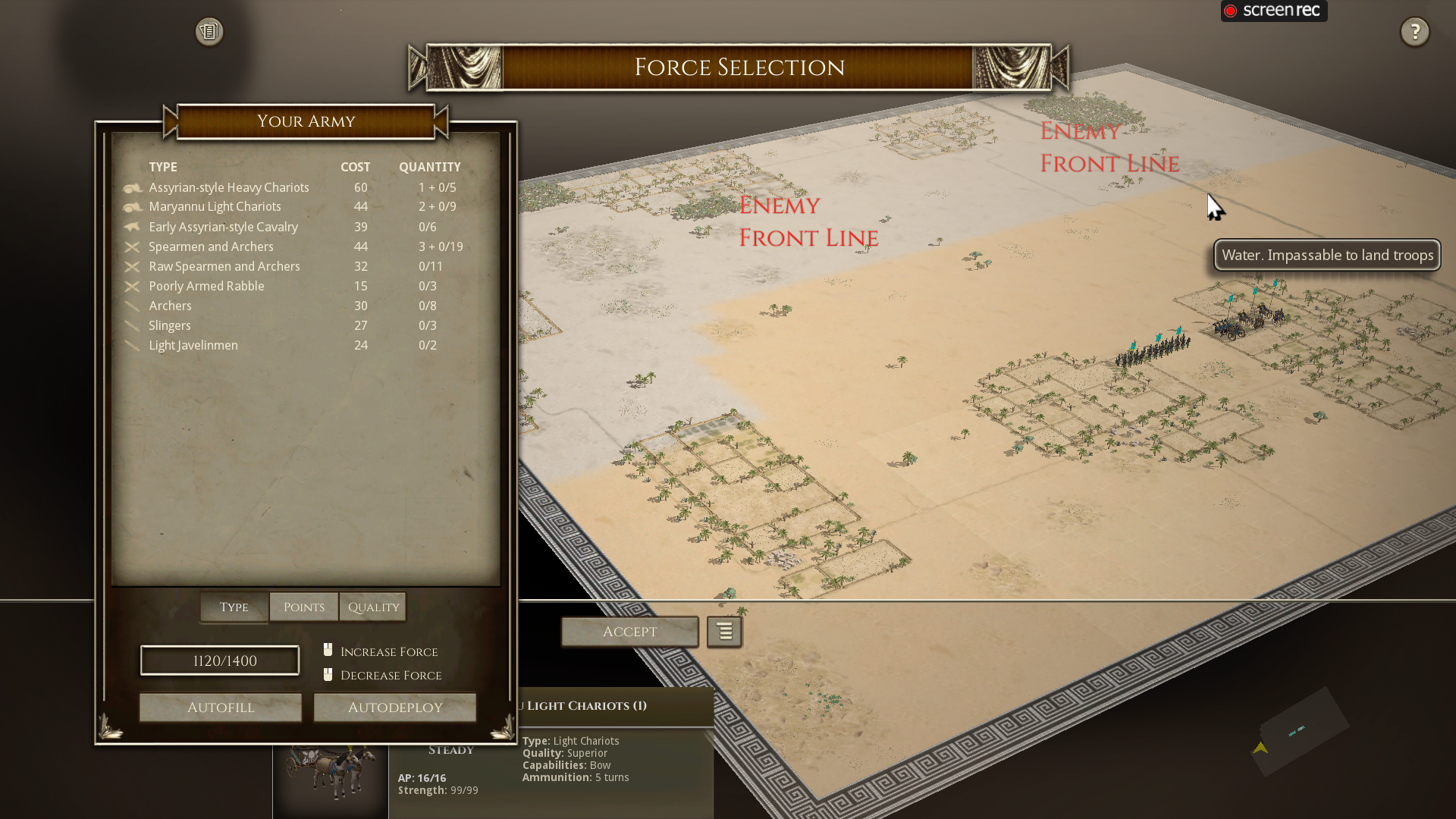Select the Early Assyrian-style Cavalry horse icon
The width and height of the screenshot is (1456, 819).
(132, 227)
